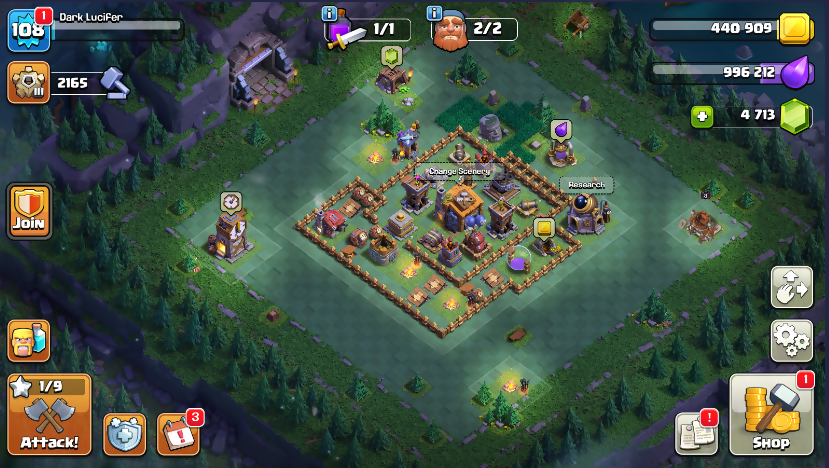Collect the purple elixir bubble
Screen dimensions: 829x468
pos(560,129)
